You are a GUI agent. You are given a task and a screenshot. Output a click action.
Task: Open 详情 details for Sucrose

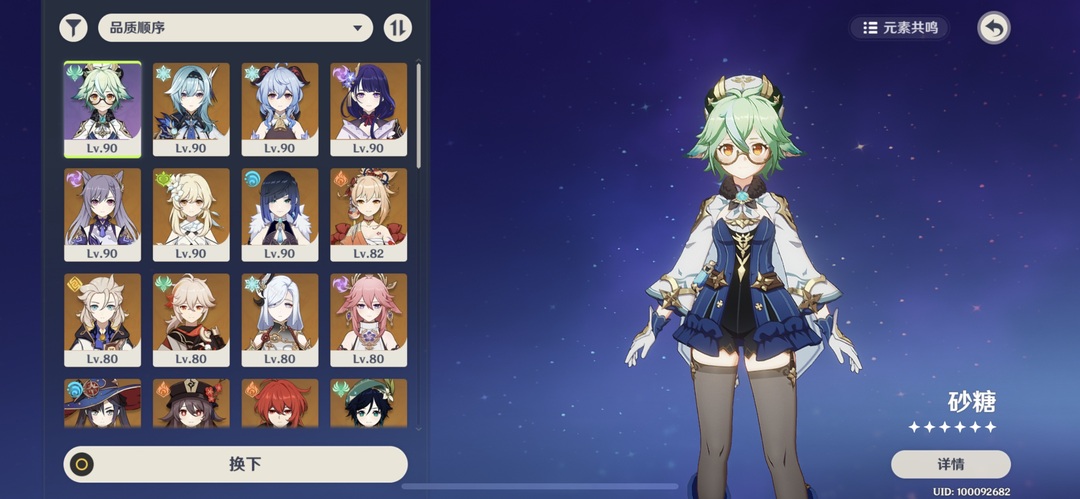[950, 464]
